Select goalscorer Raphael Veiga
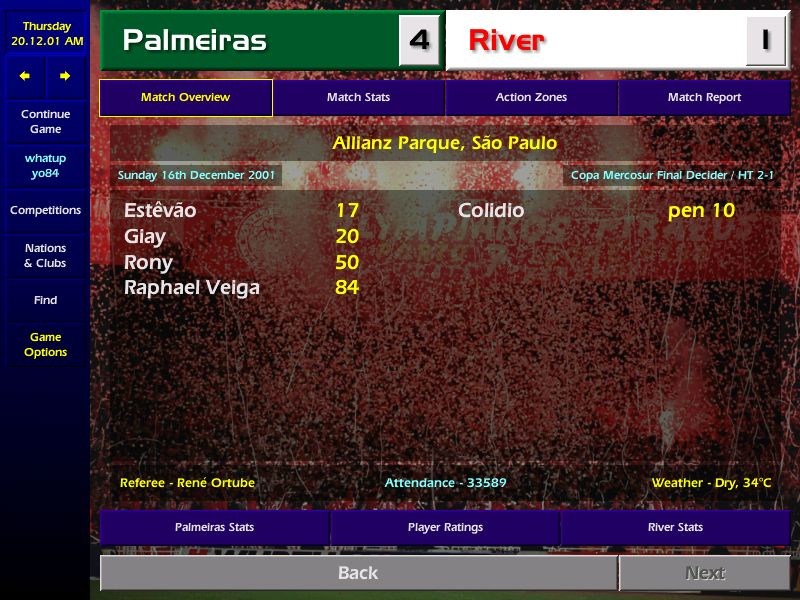 191,288
